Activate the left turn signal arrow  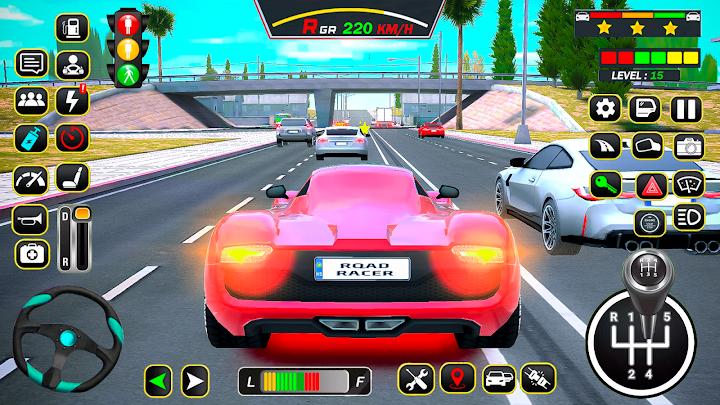coord(157,379)
